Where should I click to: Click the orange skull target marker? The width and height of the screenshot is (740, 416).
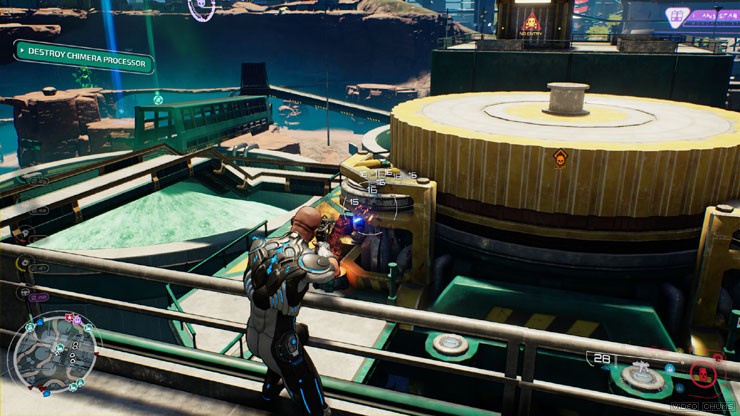(560, 157)
